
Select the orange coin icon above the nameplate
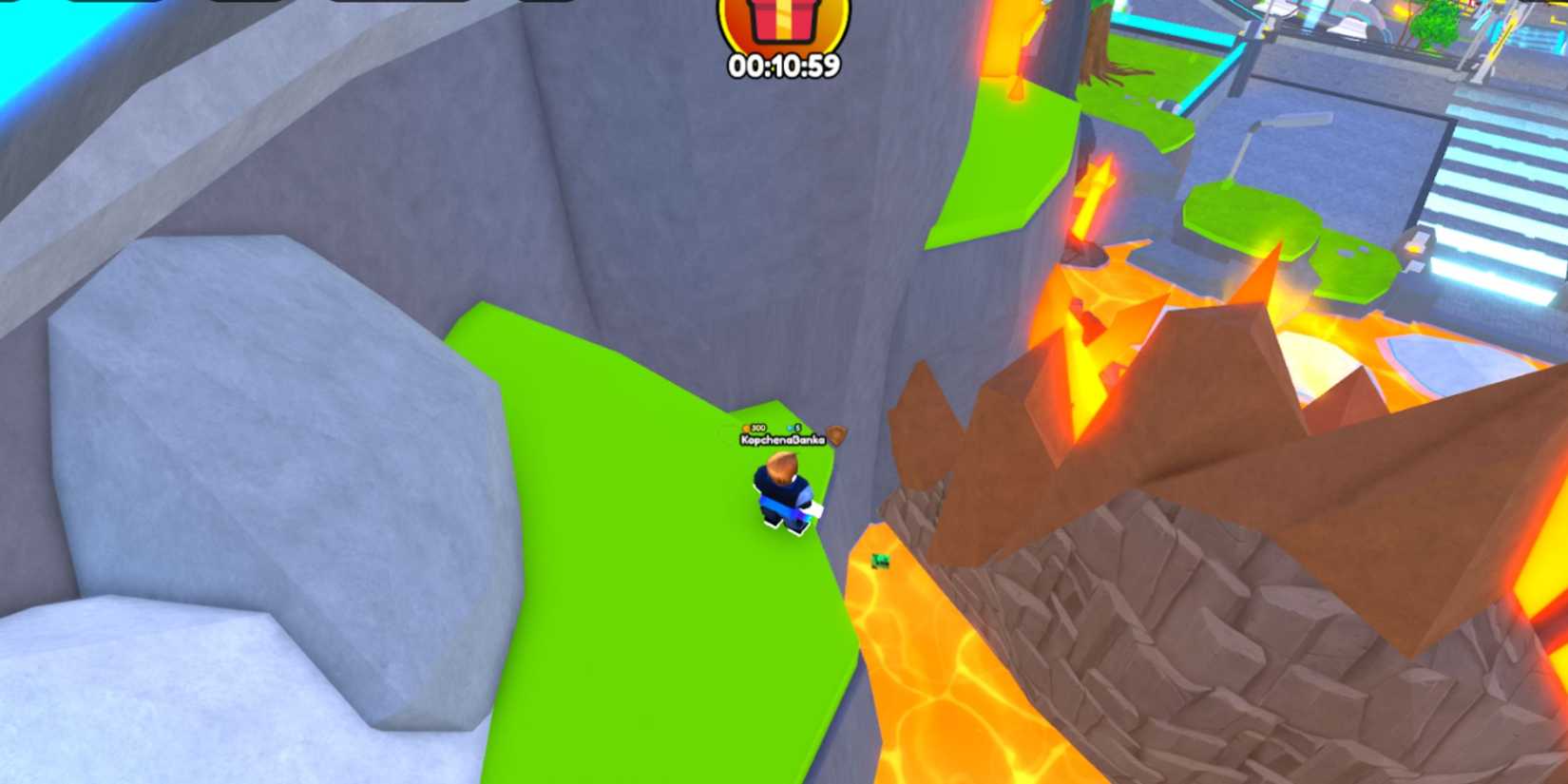[746, 428]
